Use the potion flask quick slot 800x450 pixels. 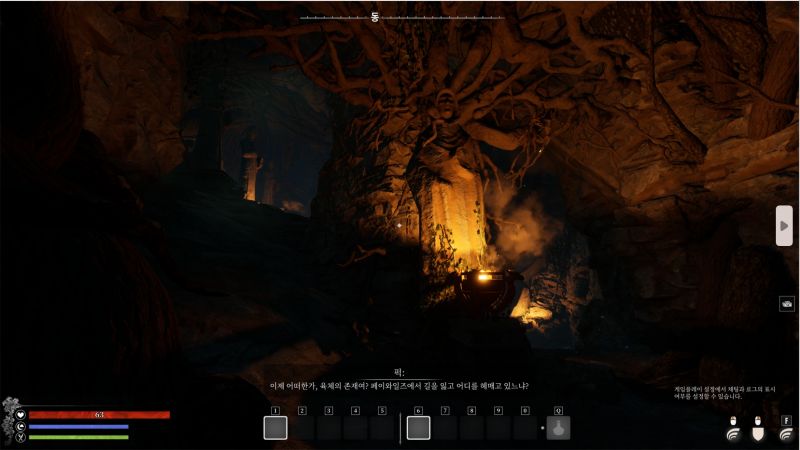click(x=558, y=428)
